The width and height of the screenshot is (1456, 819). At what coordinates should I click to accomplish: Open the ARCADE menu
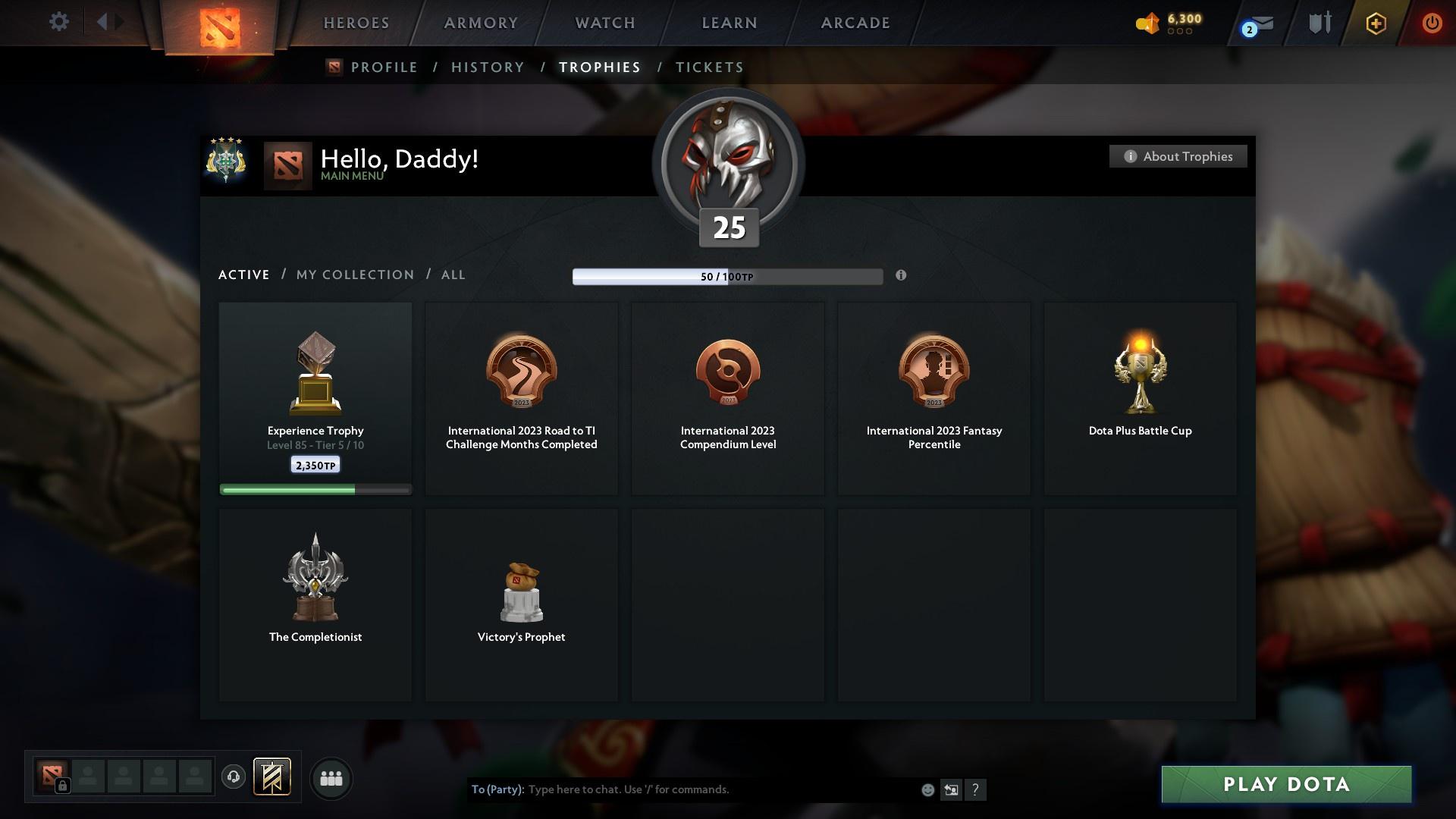pyautogui.click(x=854, y=22)
